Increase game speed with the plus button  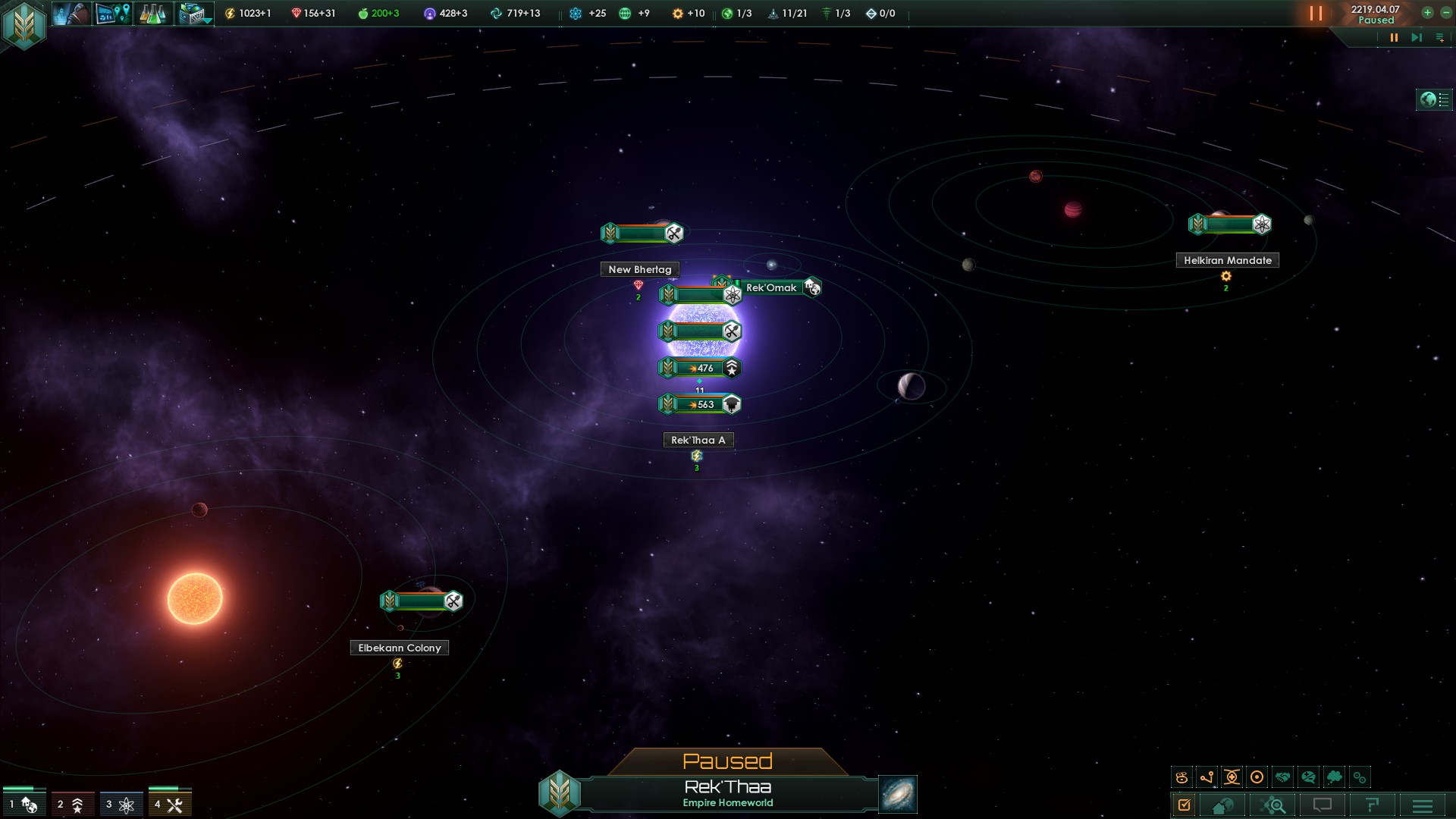[1427, 13]
